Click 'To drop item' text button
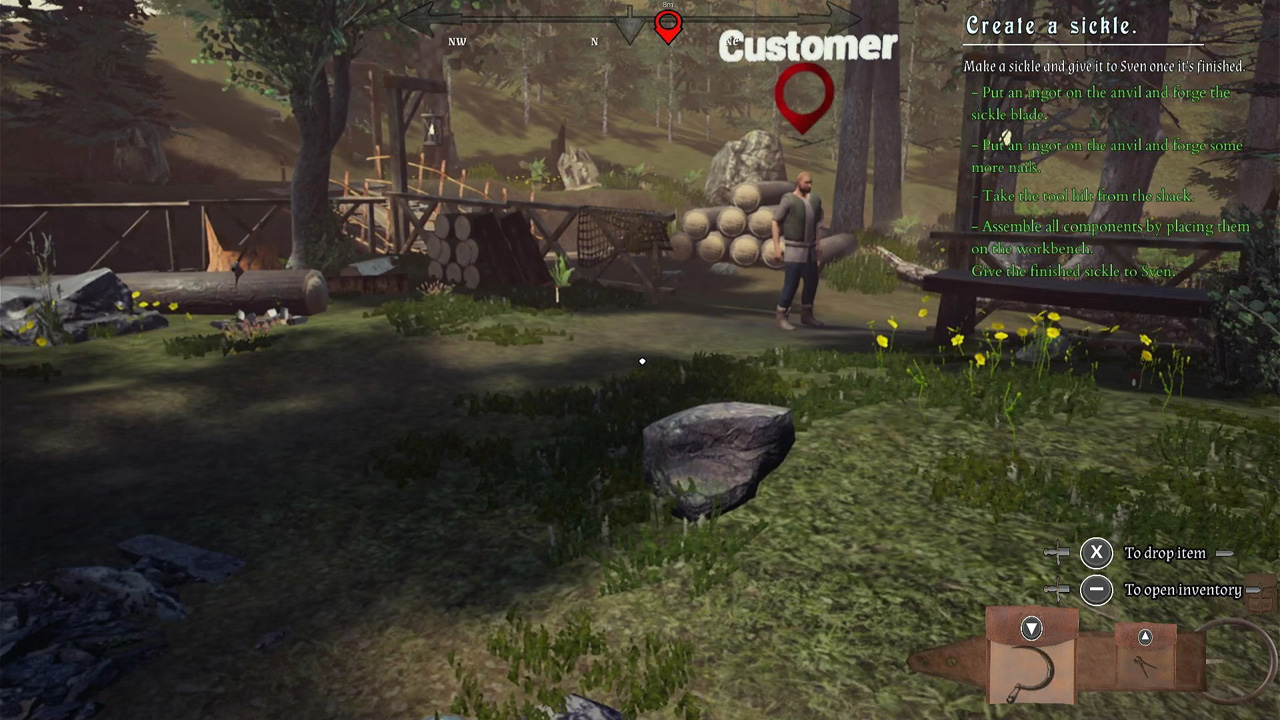Screen dimensions: 1280x720 [1165, 553]
